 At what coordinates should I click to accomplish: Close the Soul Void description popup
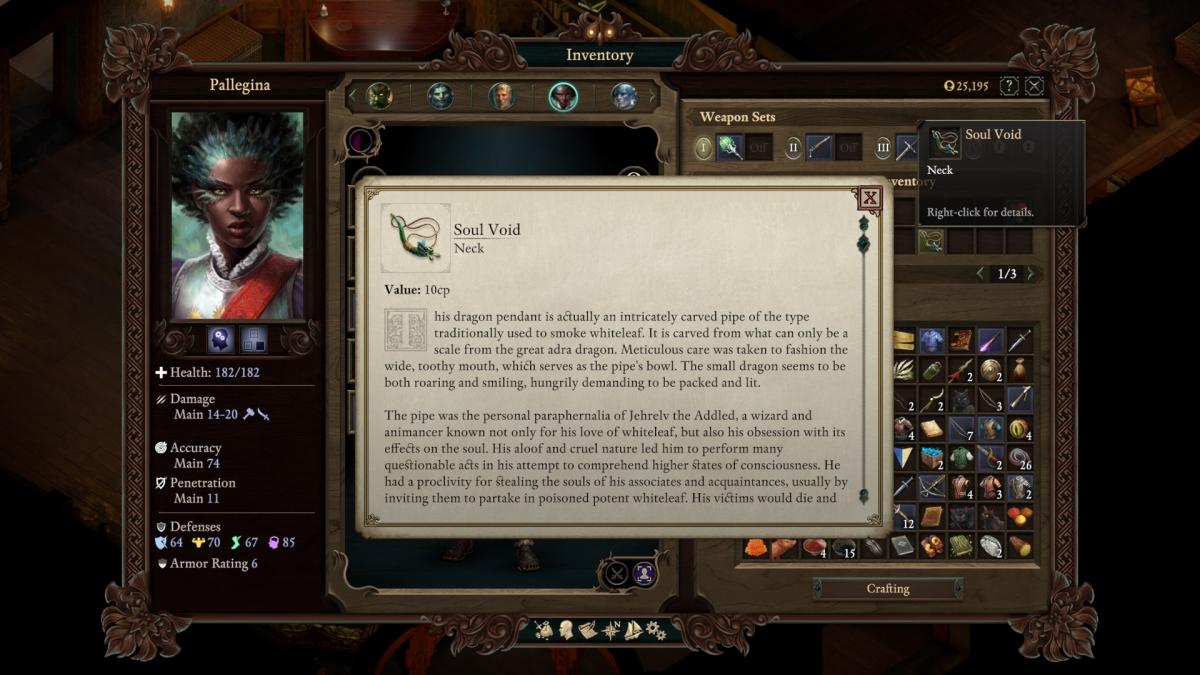coord(870,198)
